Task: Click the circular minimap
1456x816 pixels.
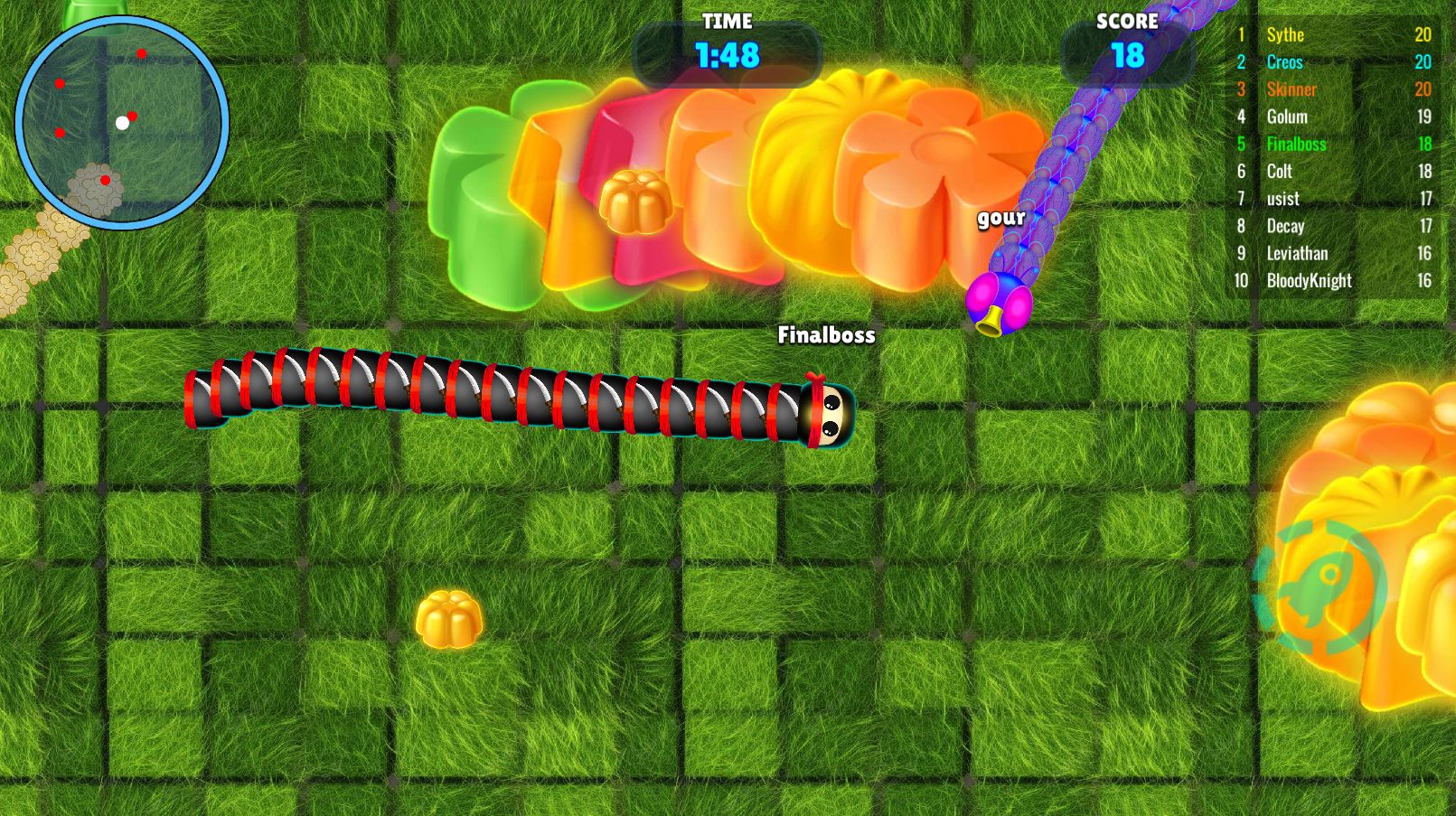Action: coord(122,122)
